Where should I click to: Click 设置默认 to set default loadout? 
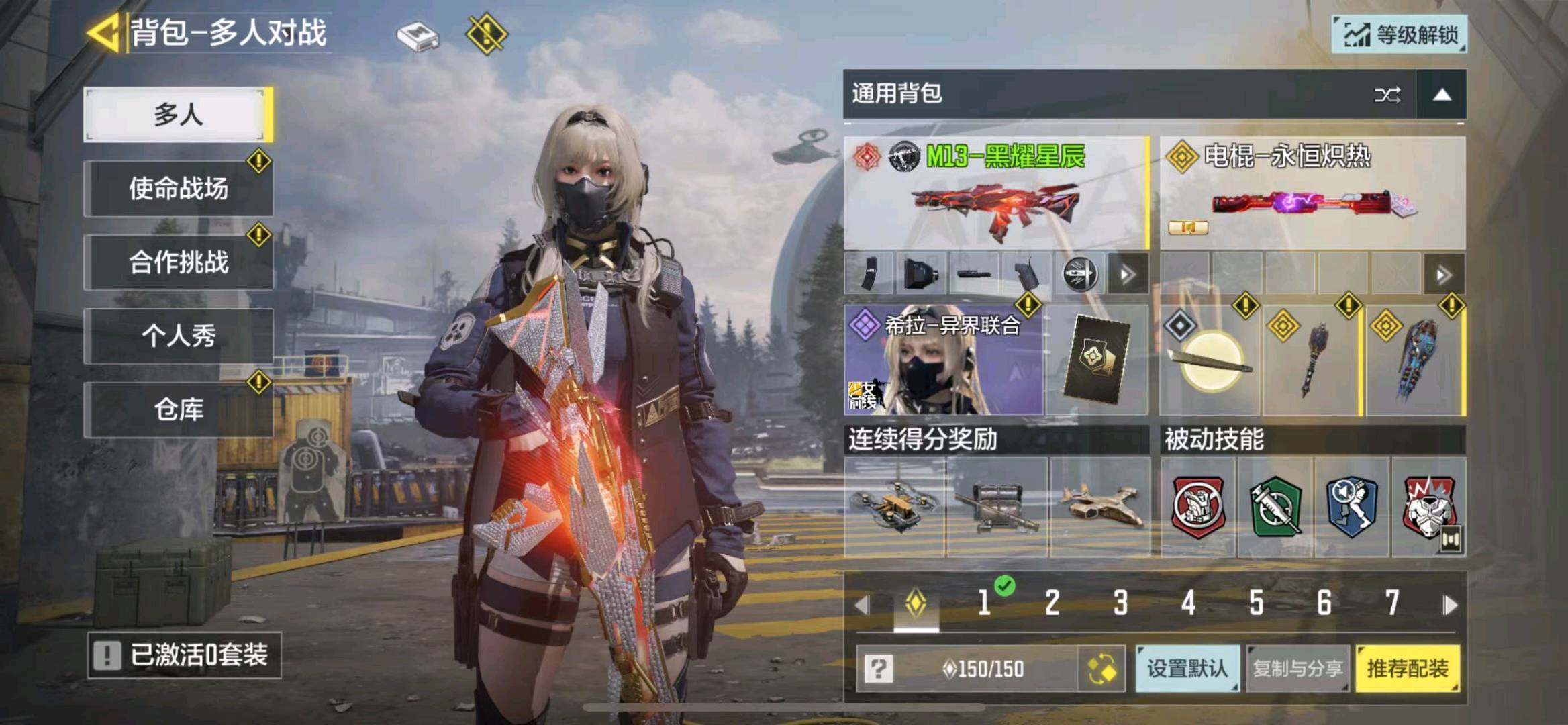(1187, 669)
